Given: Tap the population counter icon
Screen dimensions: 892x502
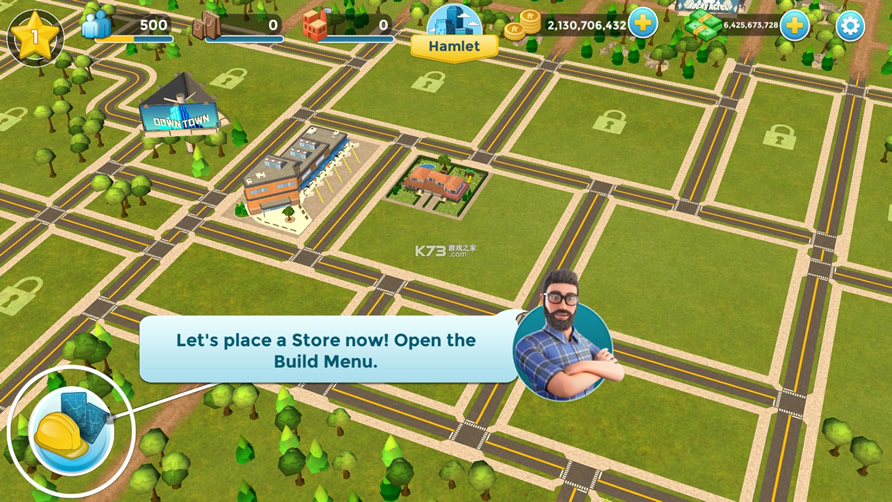Looking at the screenshot, I should coord(97,24).
